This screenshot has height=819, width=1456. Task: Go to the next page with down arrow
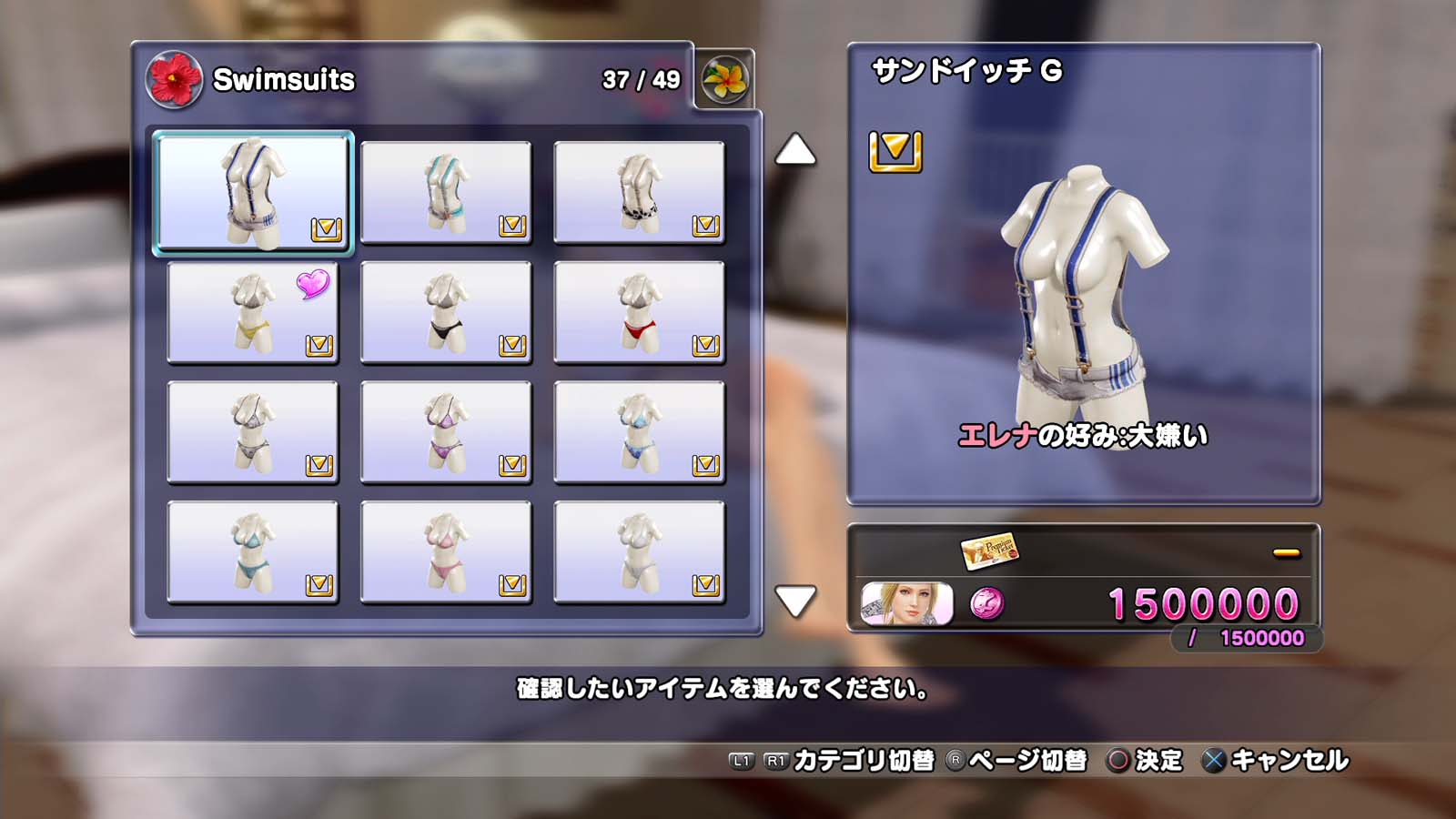click(794, 601)
